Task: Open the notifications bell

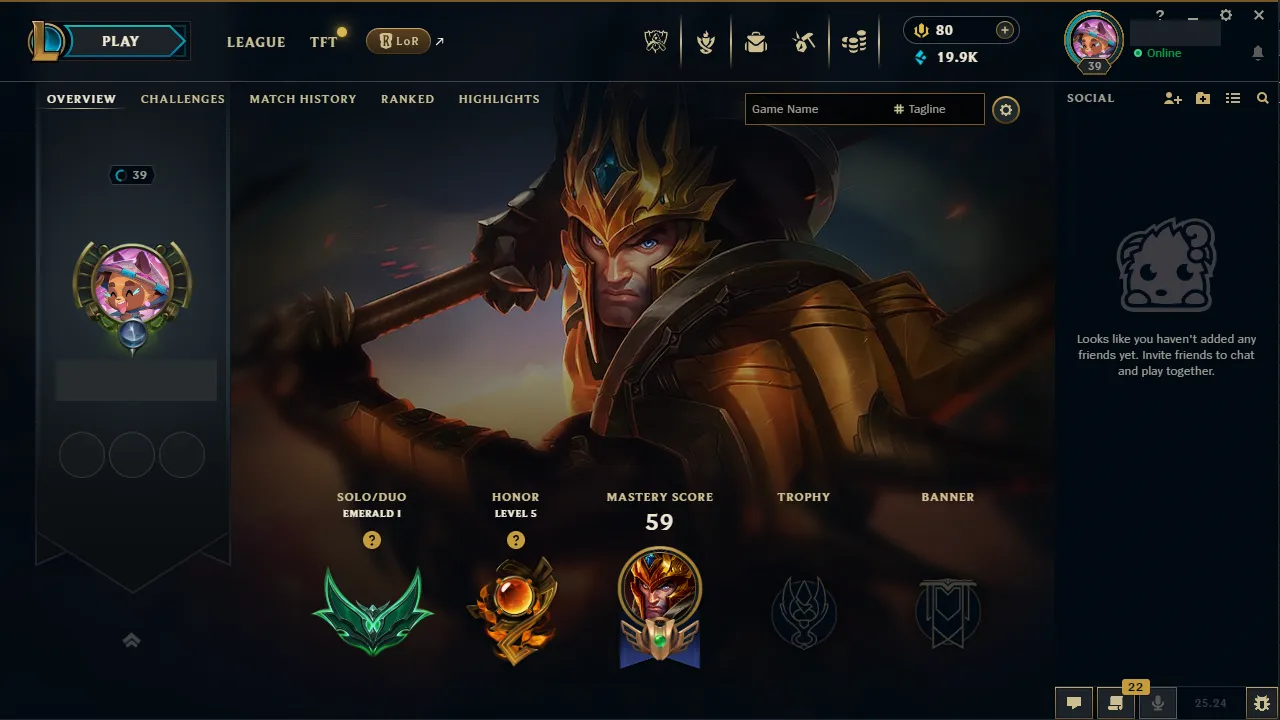Action: click(1258, 51)
